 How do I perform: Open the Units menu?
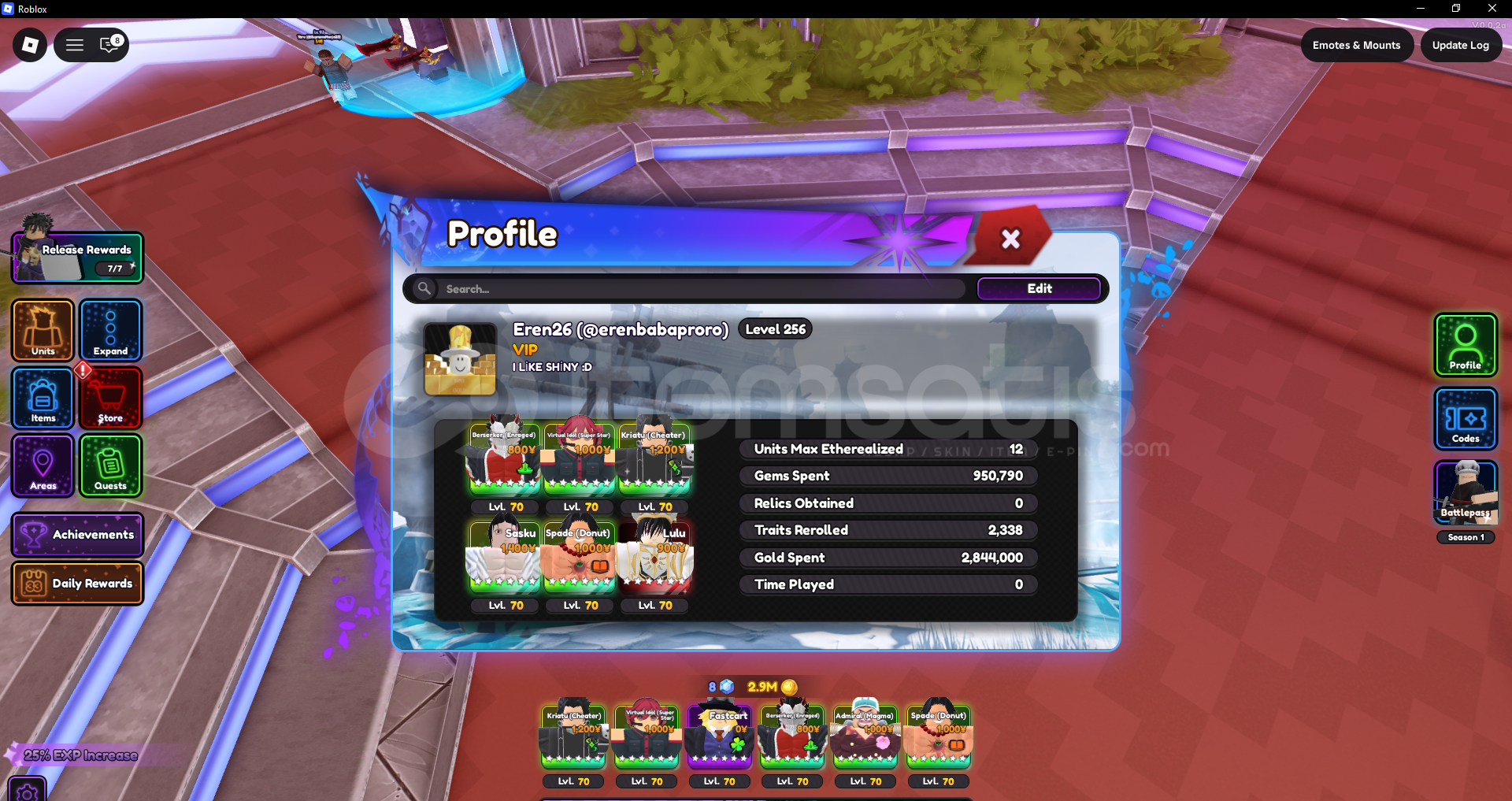(42, 331)
